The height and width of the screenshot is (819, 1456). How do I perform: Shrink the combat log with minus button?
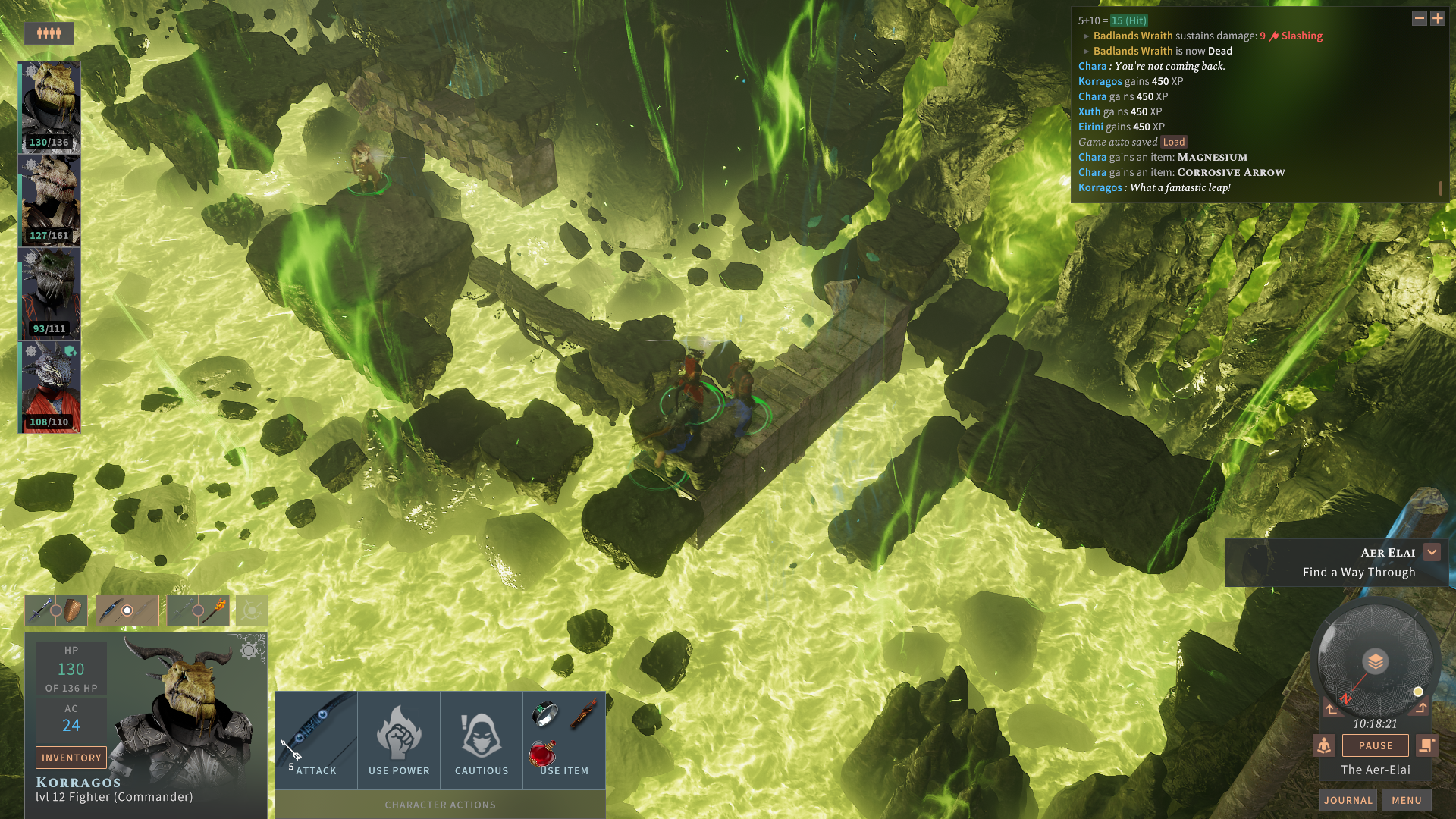click(x=1419, y=18)
